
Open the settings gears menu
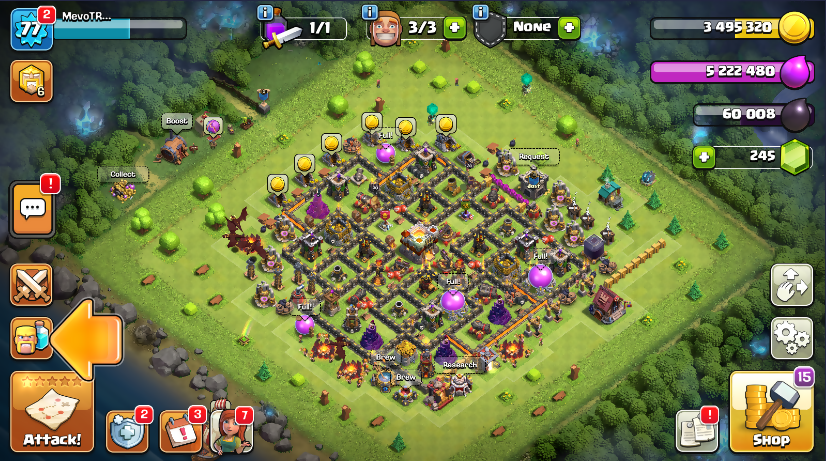[791, 338]
